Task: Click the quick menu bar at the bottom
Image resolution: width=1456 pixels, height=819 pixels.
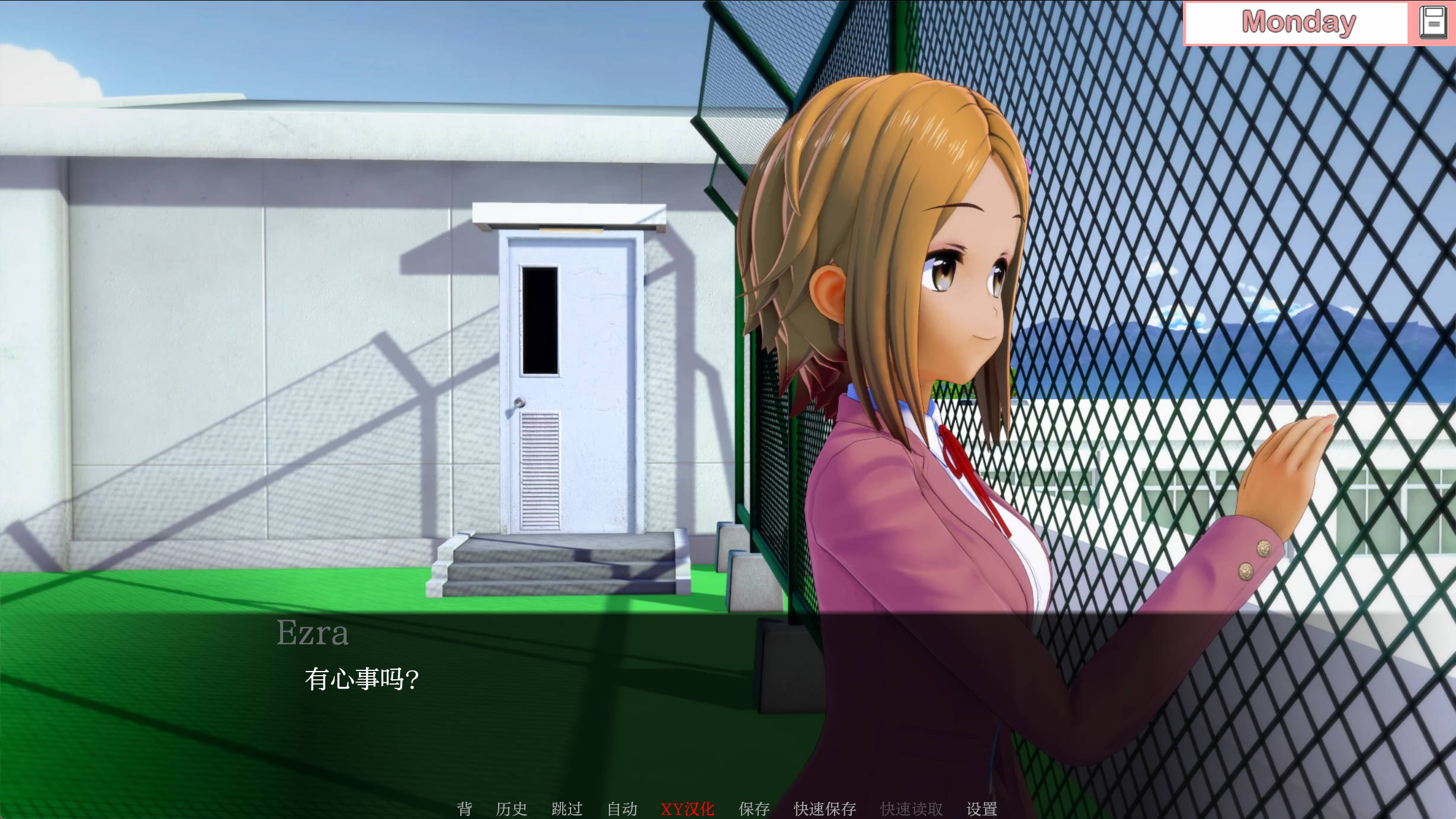Action: pos(723,808)
